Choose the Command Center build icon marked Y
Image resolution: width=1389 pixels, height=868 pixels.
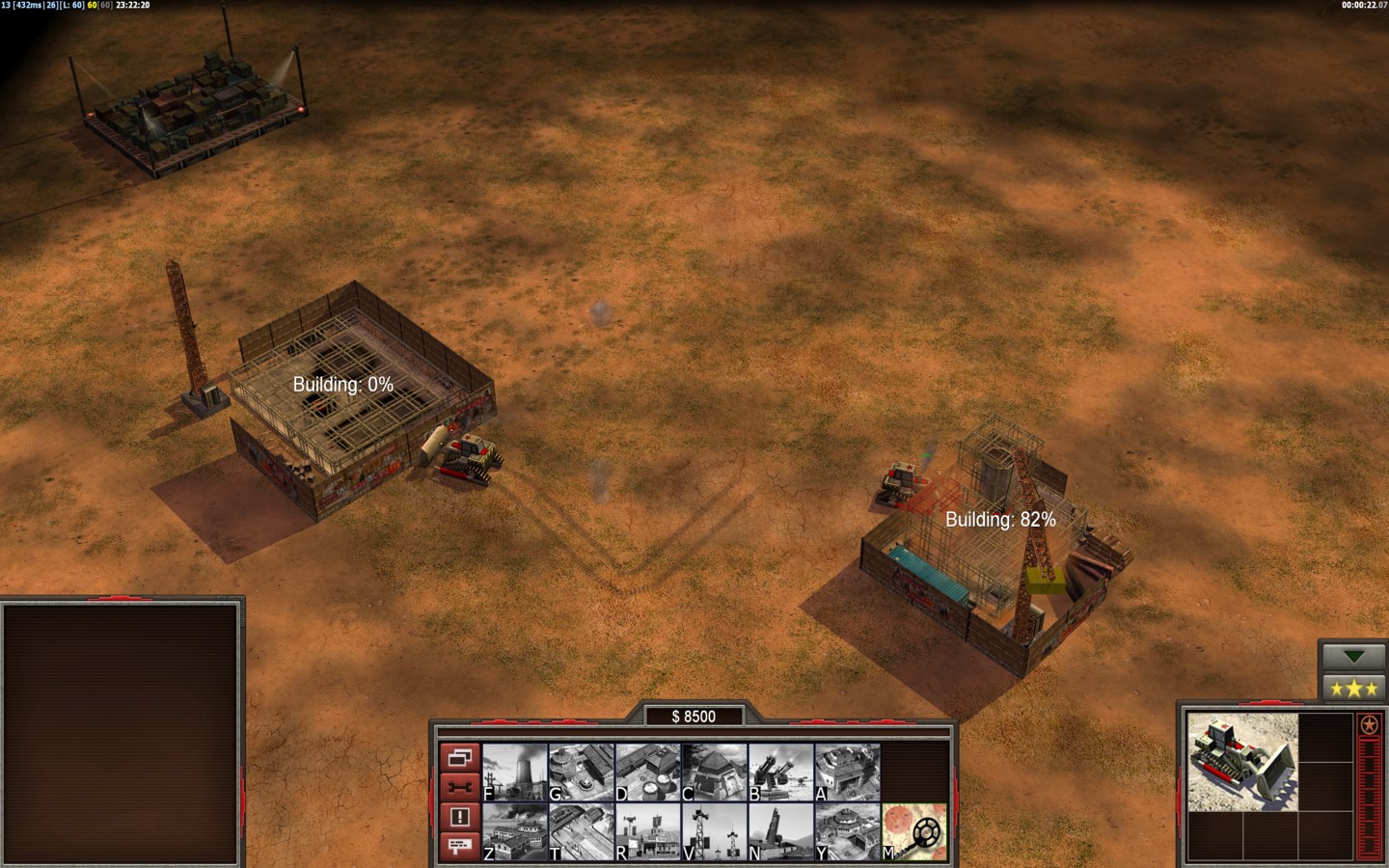click(x=848, y=831)
